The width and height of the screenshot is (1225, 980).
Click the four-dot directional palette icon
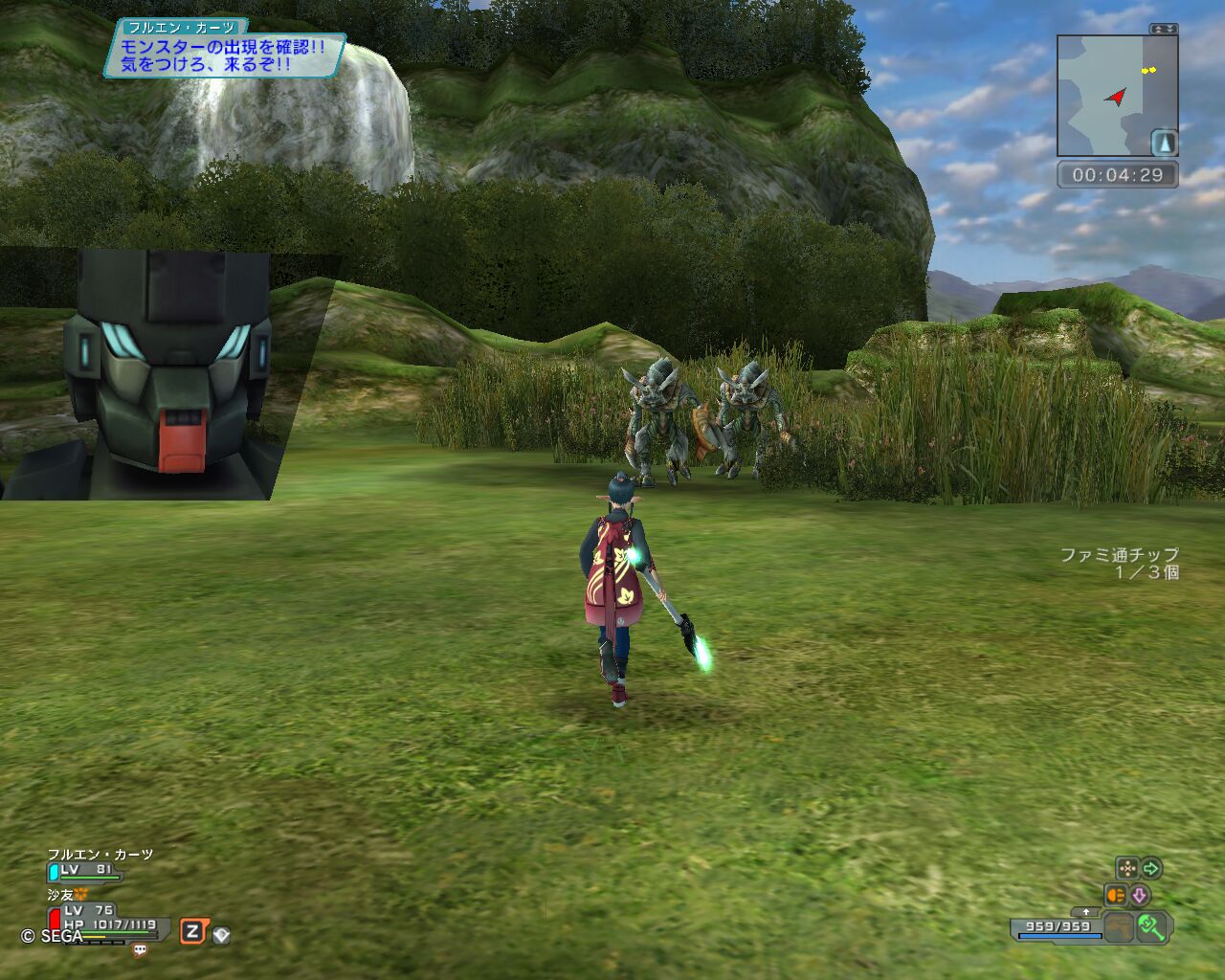coord(1127,869)
